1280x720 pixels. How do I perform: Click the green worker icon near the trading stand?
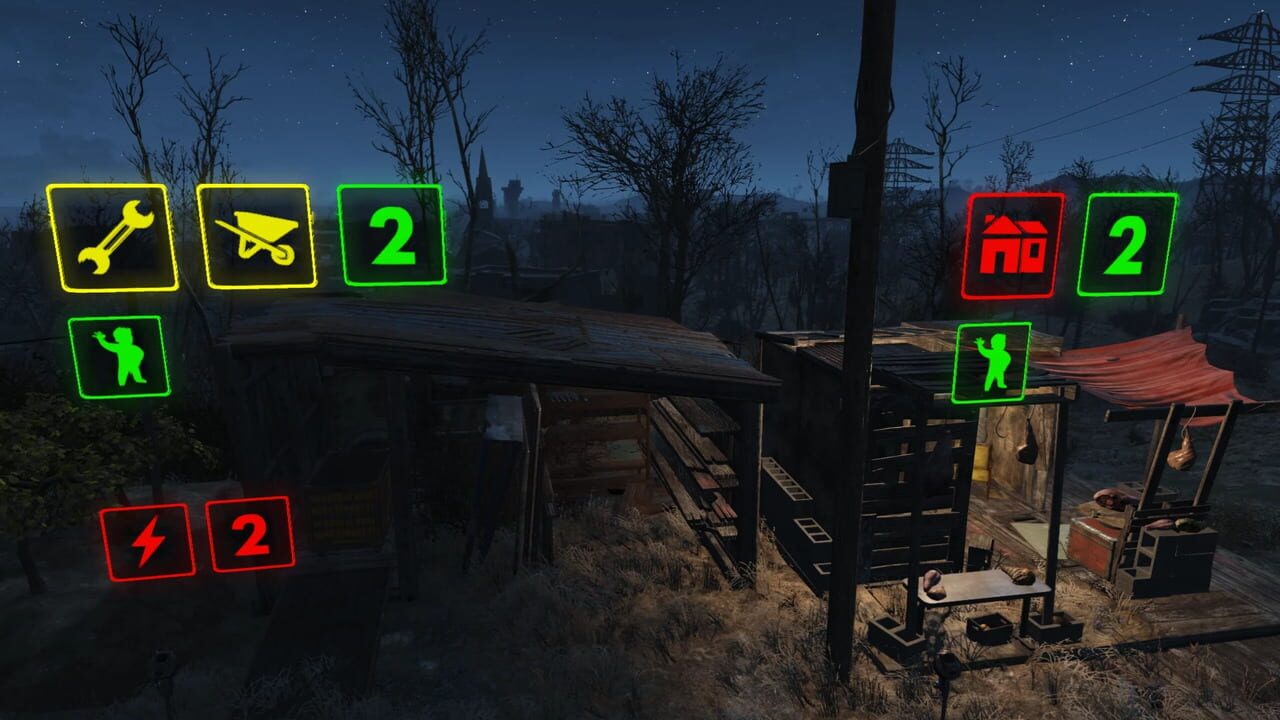pyautogui.click(x=992, y=360)
